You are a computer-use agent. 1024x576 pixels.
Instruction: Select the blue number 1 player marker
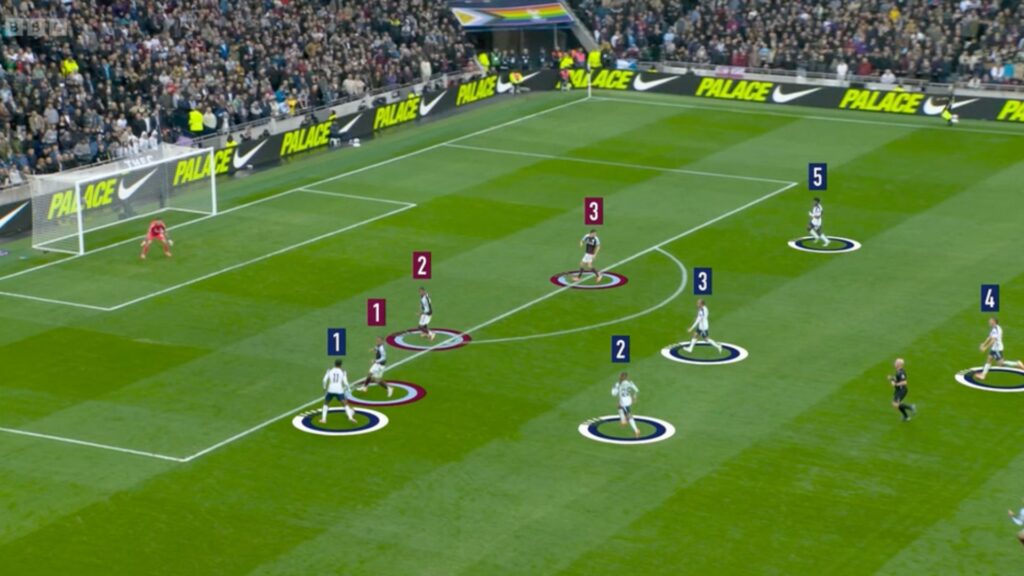tap(336, 342)
